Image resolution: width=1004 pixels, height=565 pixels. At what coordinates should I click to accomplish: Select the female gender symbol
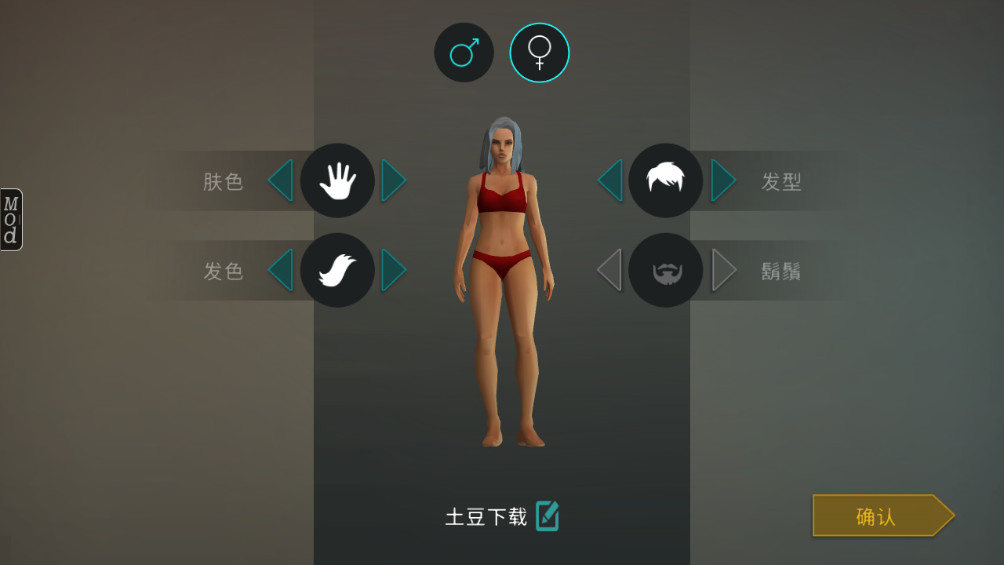tap(540, 52)
